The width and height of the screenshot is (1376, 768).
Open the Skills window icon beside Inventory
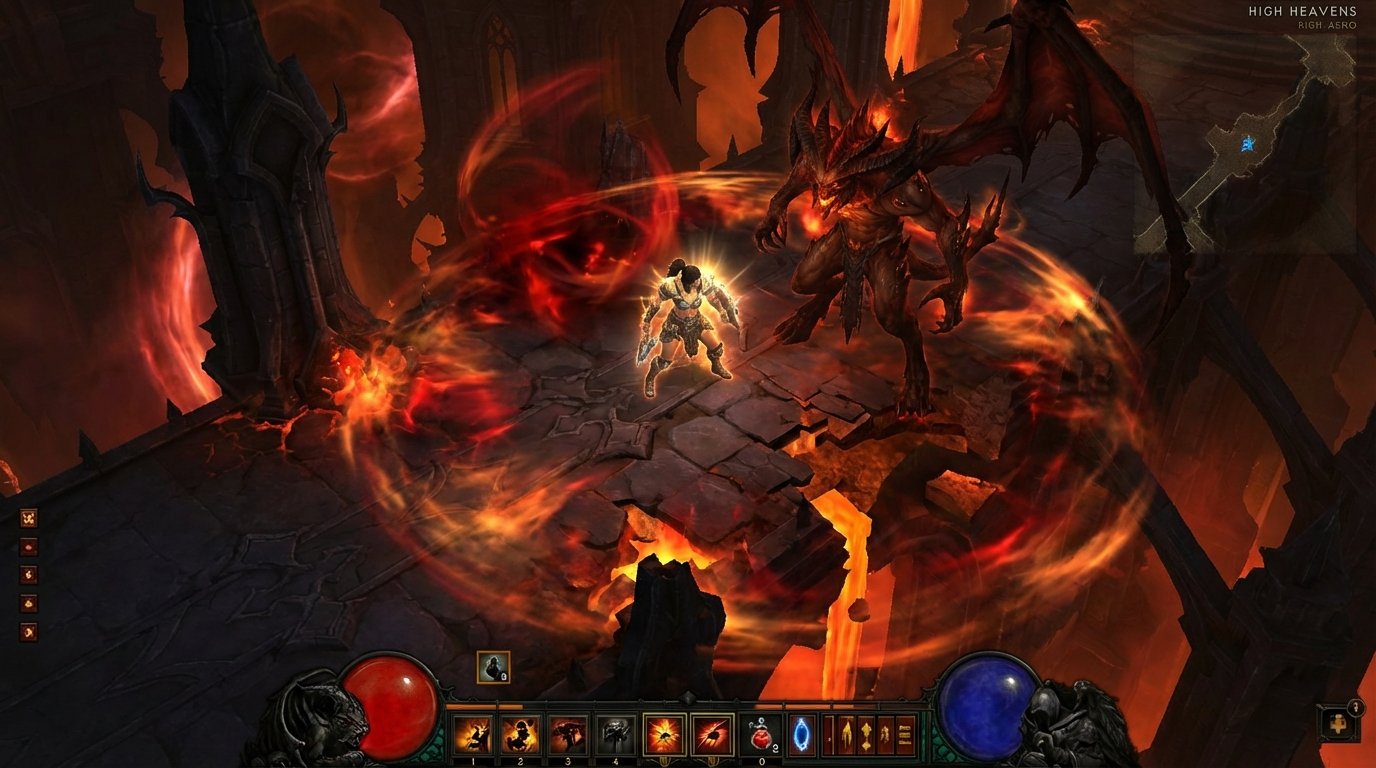[x=849, y=733]
